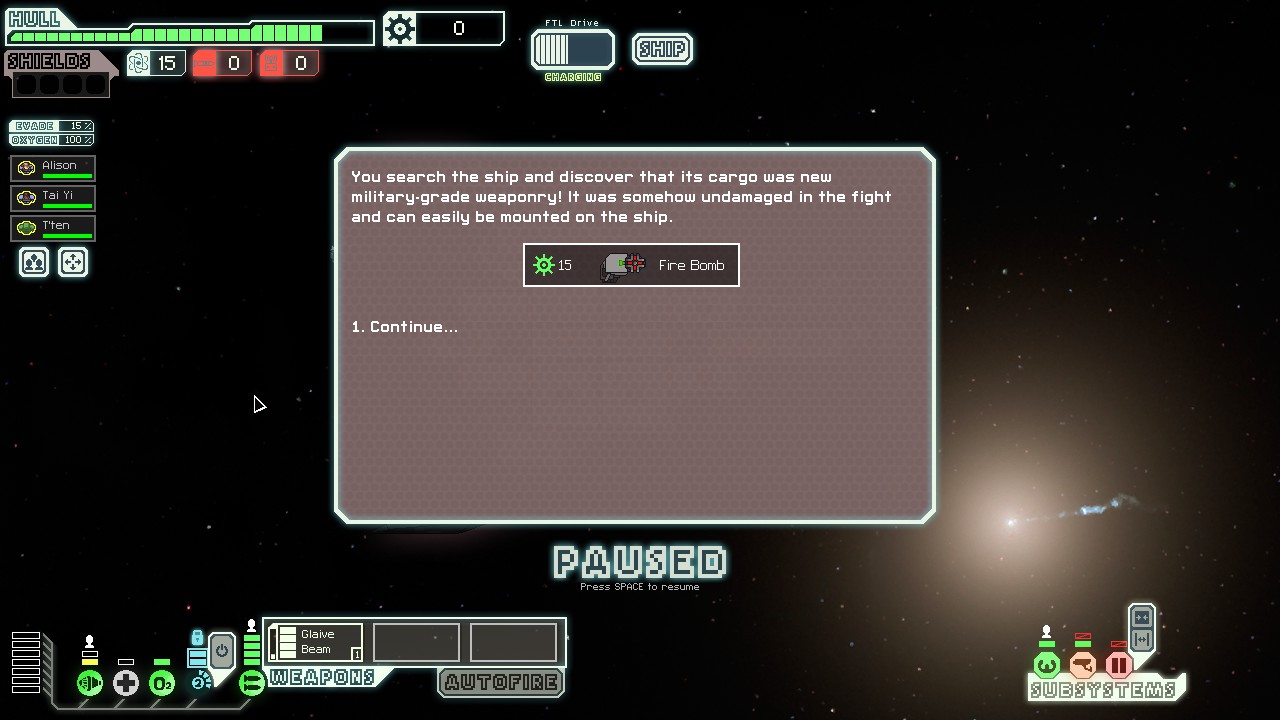Click the engines system icon
Screen dimensions: 1280x720
(90, 683)
